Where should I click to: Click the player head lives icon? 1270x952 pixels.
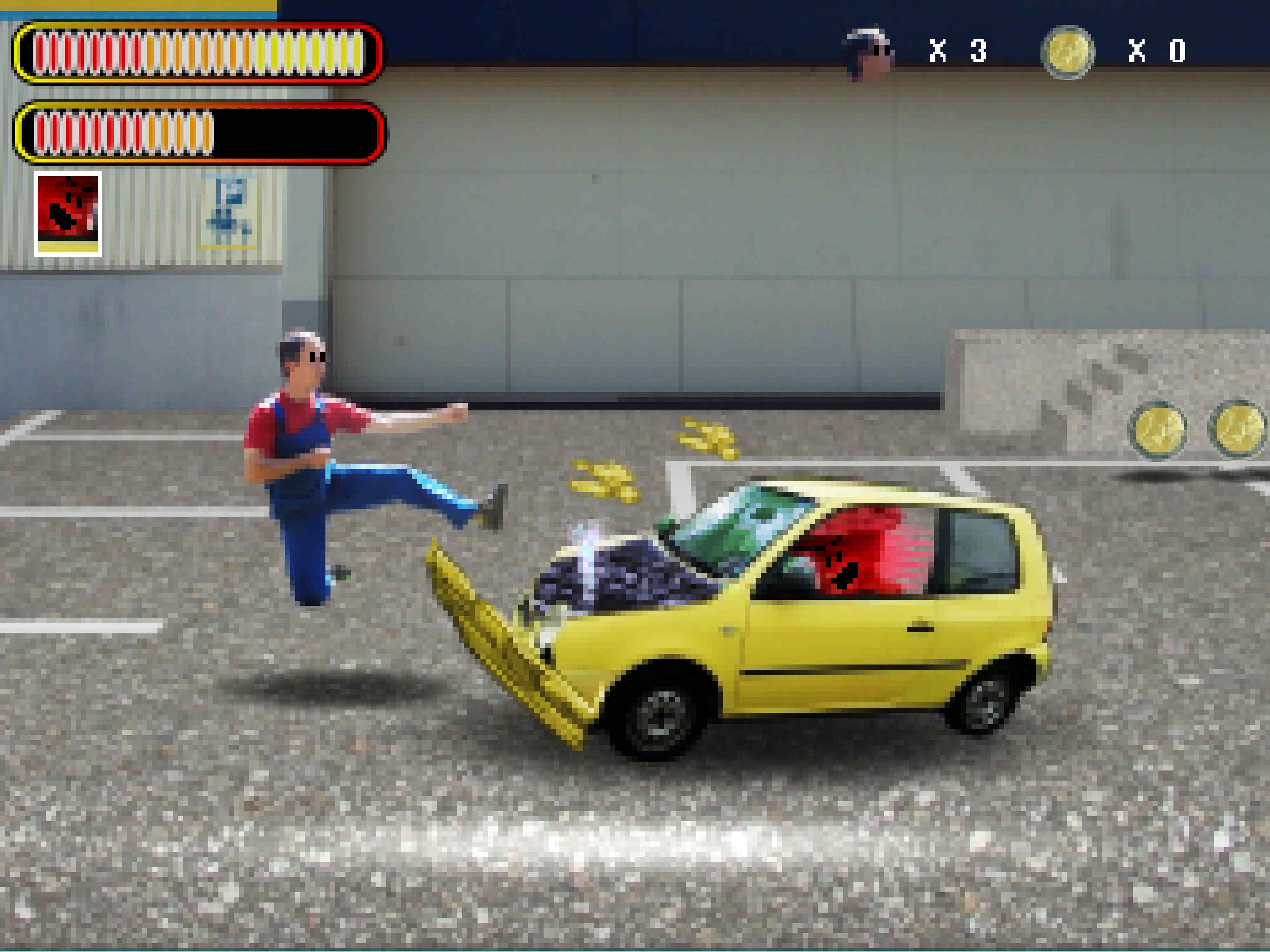867,53
